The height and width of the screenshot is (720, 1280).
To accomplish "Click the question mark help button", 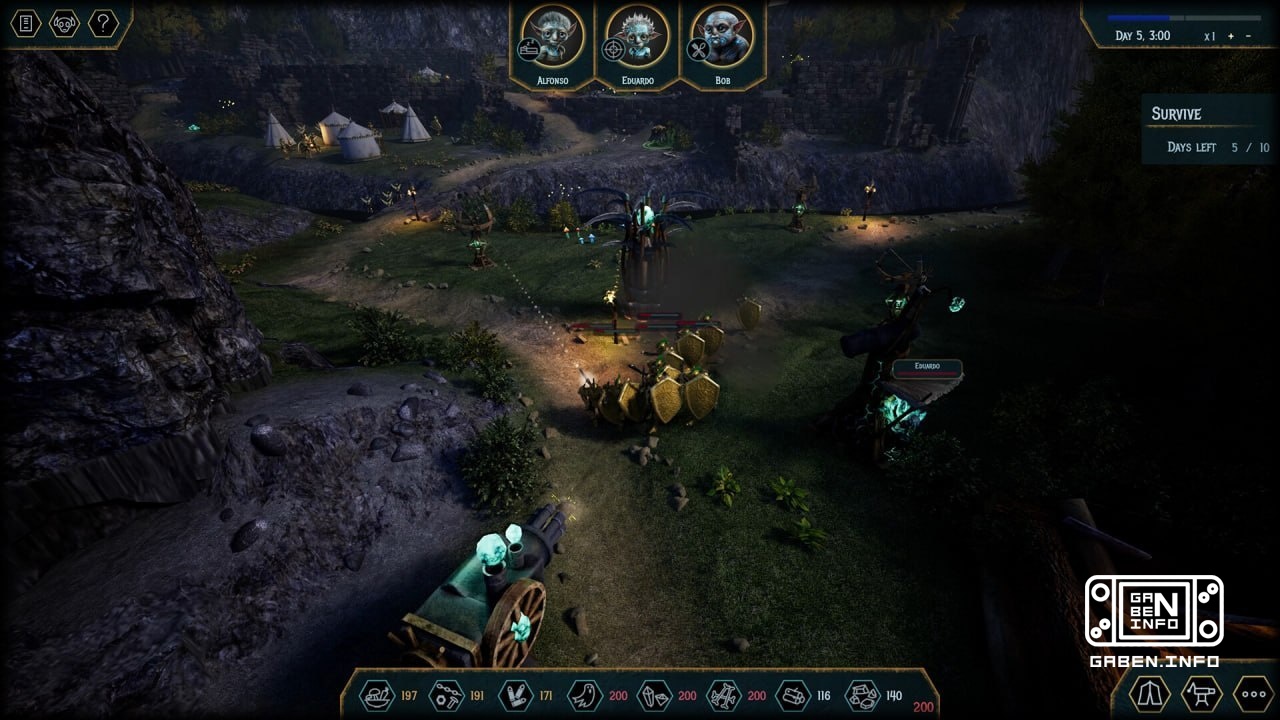I will click(x=103, y=23).
